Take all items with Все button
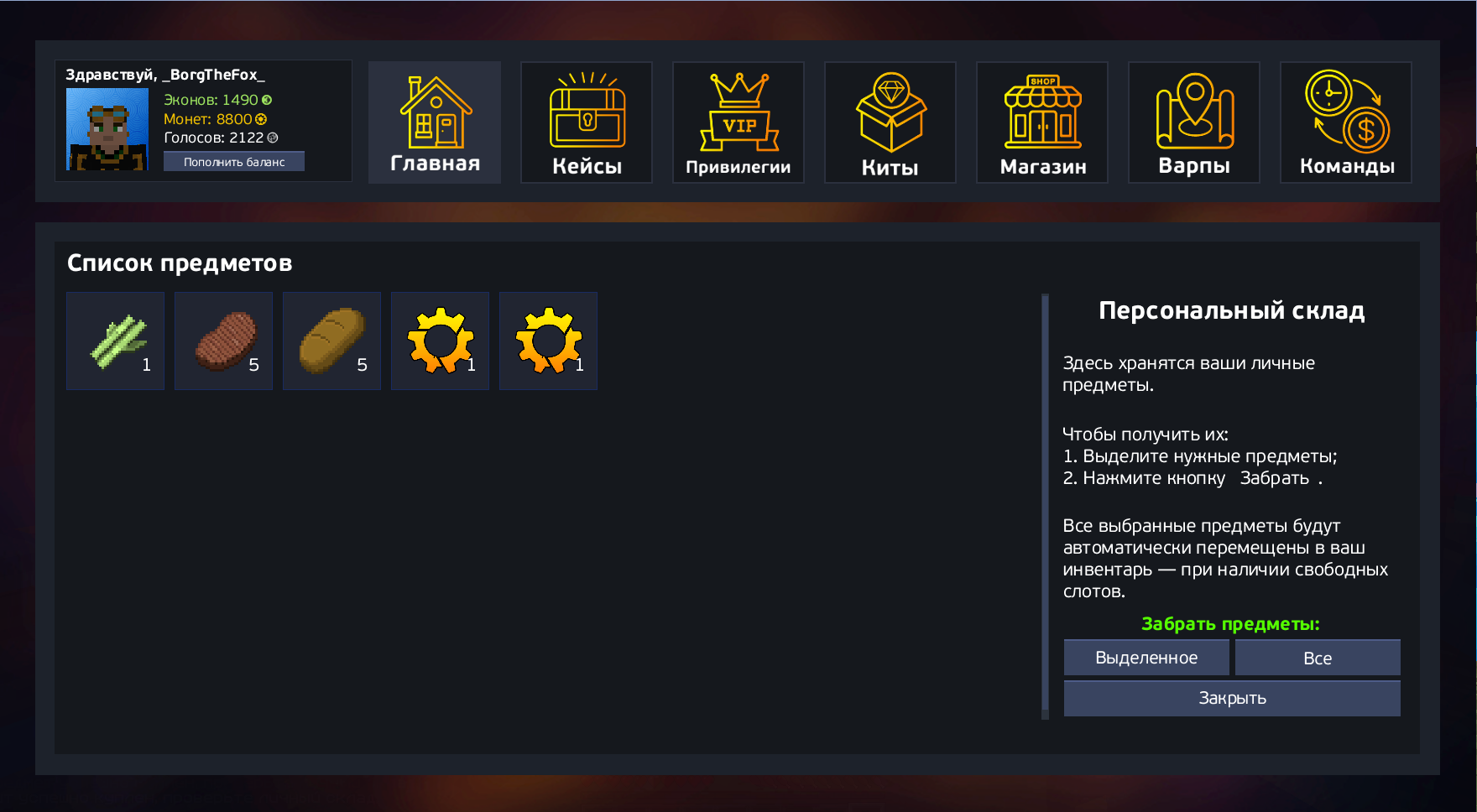The image size is (1477, 812). (x=1318, y=658)
